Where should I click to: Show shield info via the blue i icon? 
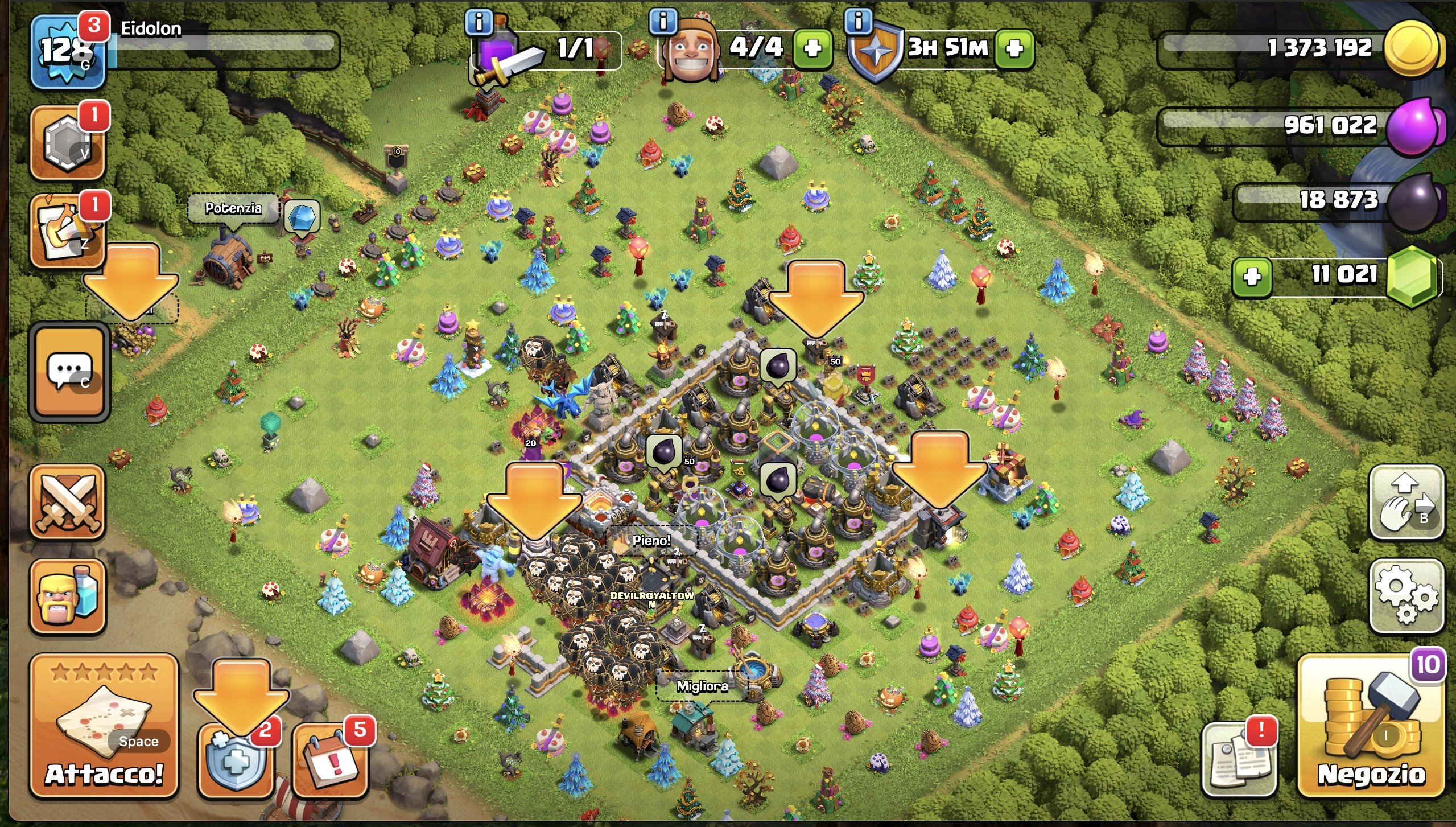tap(859, 22)
